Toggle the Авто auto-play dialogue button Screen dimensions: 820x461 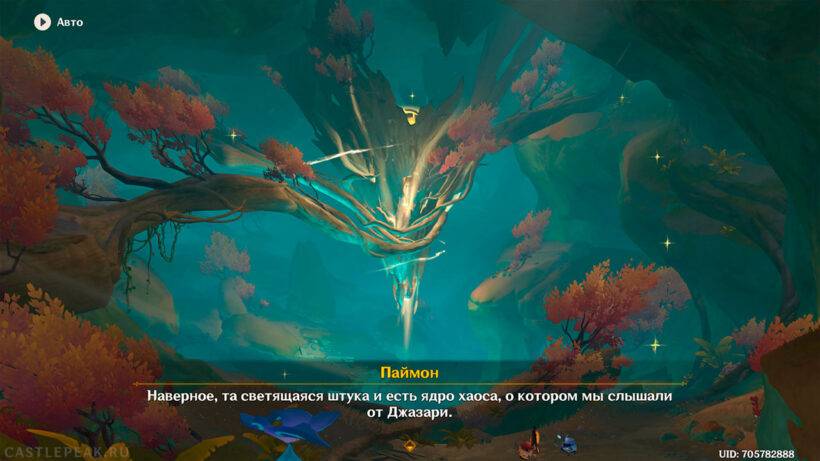tap(43, 21)
